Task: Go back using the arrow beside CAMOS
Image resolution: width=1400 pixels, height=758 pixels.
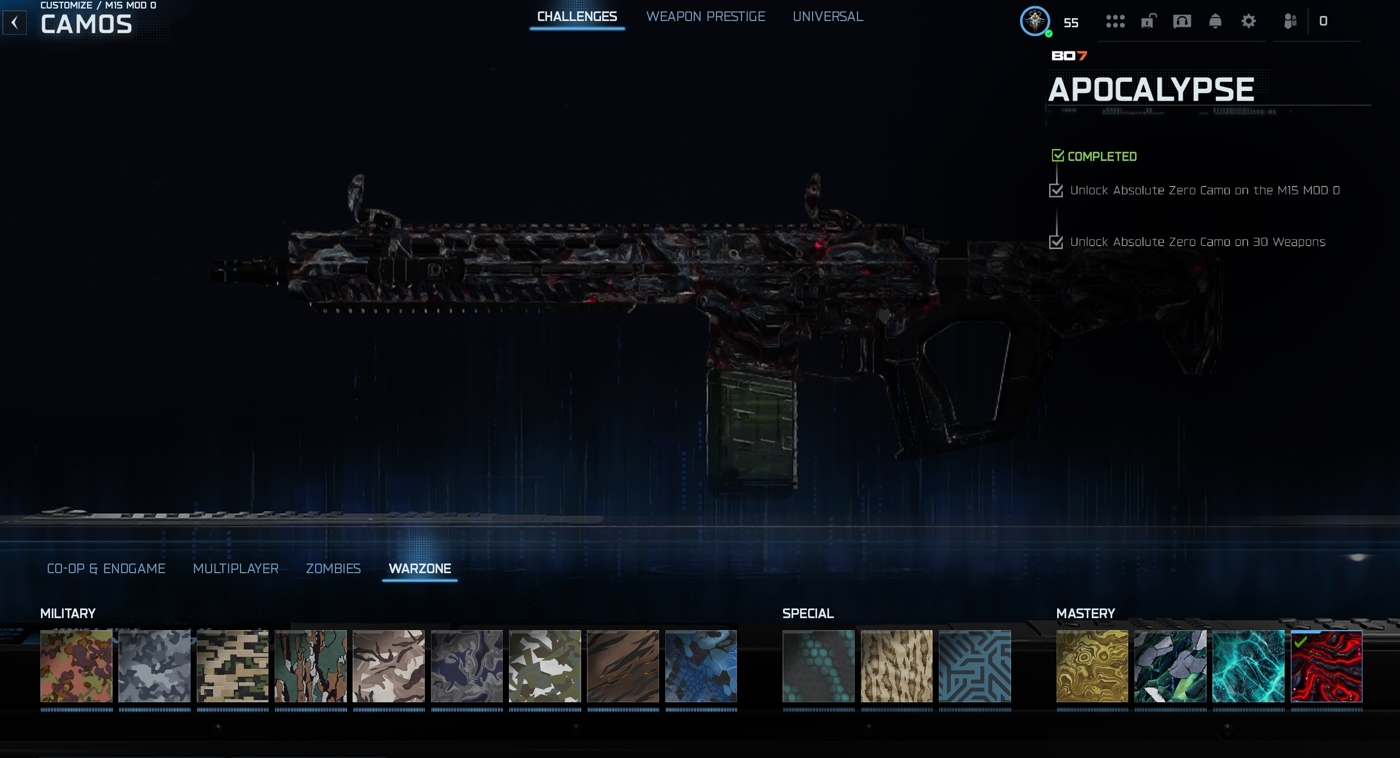Action: click(x=14, y=22)
